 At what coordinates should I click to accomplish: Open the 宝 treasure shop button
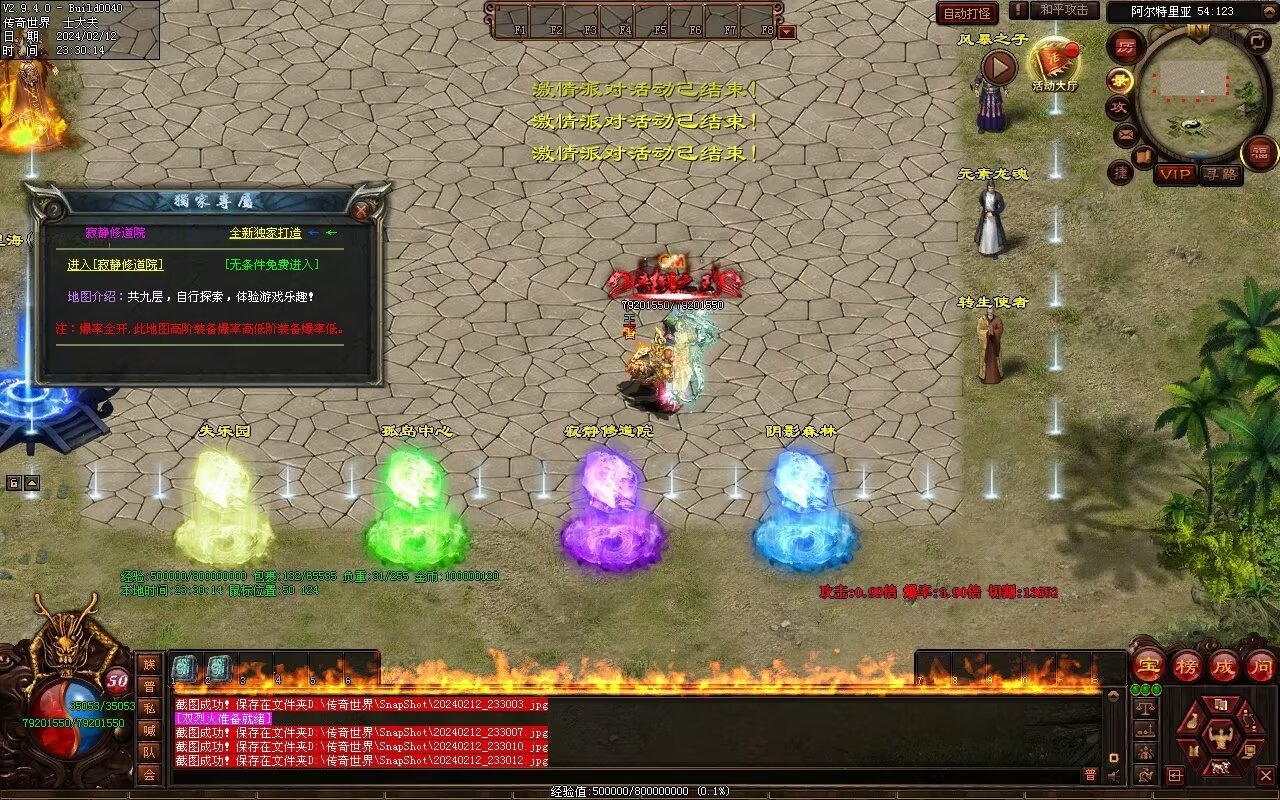1148,665
